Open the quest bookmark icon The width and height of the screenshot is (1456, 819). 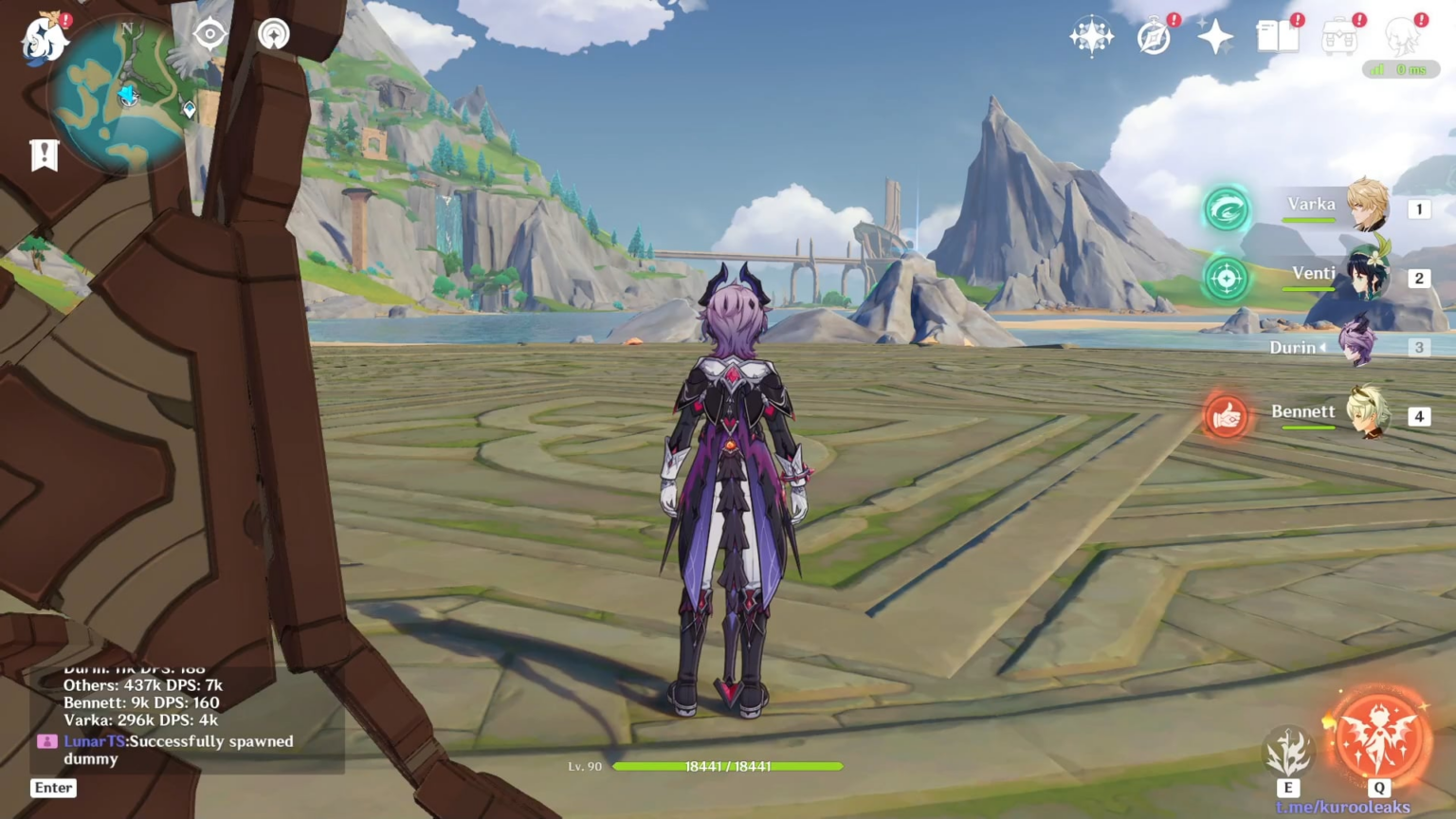pos(45,155)
